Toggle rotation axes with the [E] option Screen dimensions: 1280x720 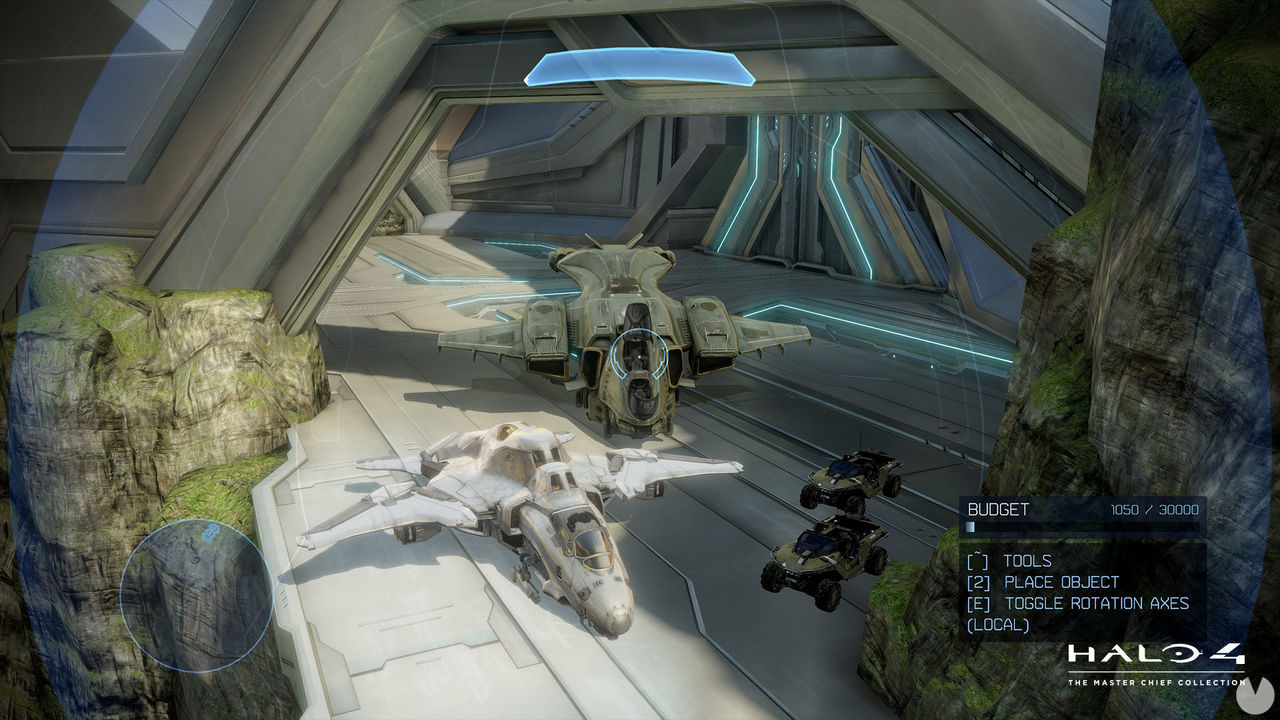click(1075, 604)
